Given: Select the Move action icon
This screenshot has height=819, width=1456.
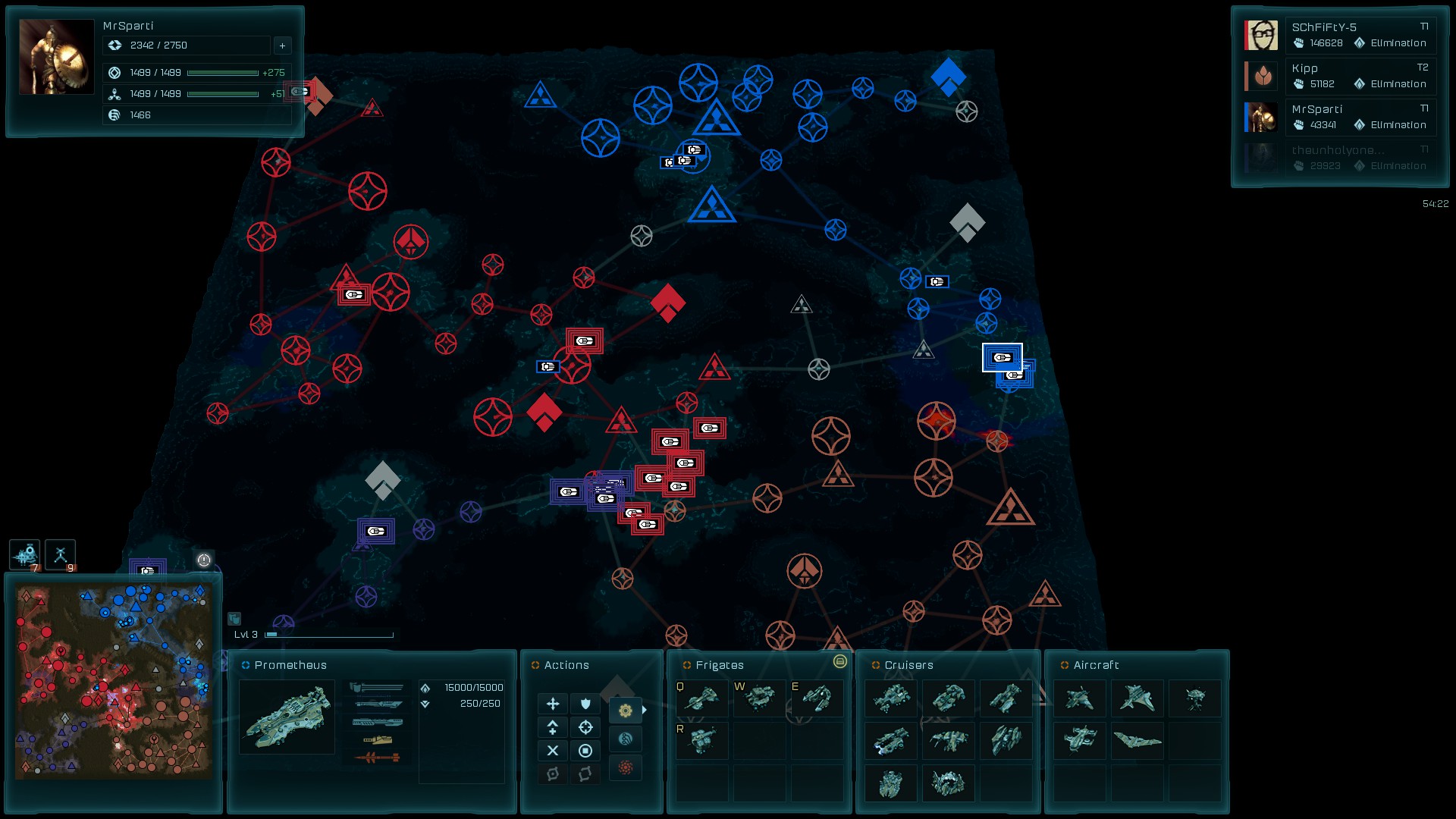Looking at the screenshot, I should pos(553,704).
